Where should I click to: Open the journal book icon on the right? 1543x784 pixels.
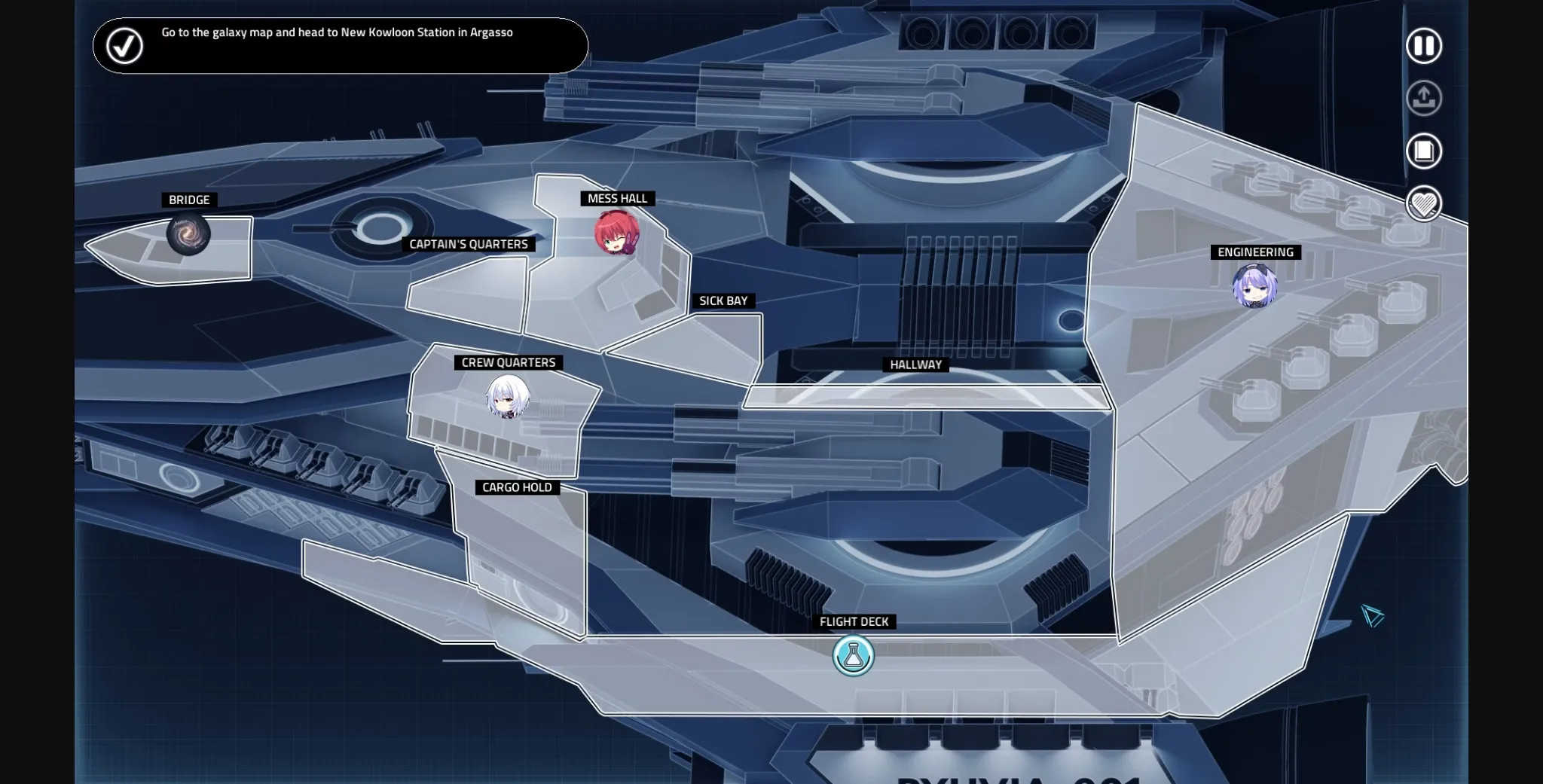tap(1423, 151)
